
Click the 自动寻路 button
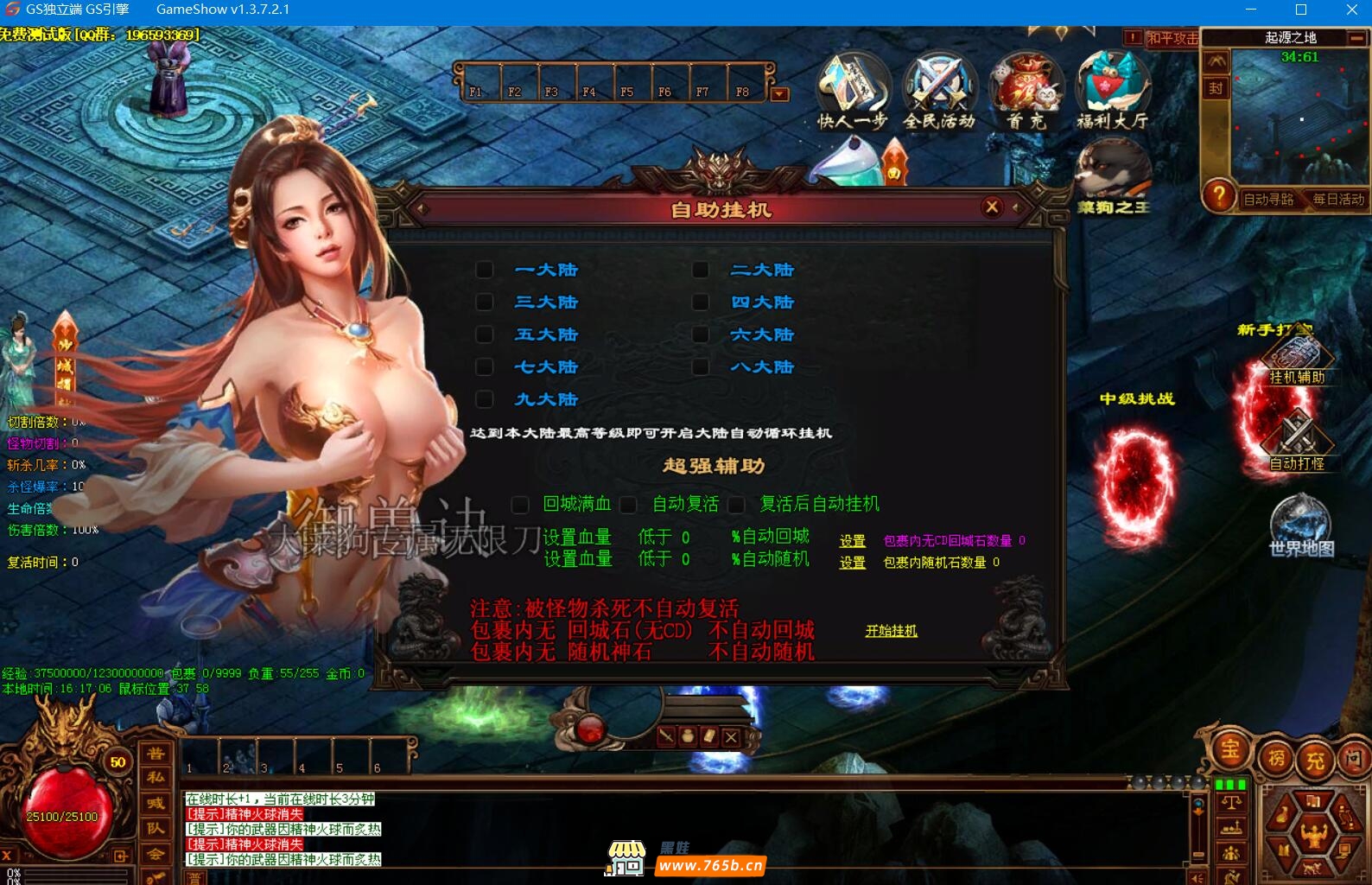(x=1268, y=200)
